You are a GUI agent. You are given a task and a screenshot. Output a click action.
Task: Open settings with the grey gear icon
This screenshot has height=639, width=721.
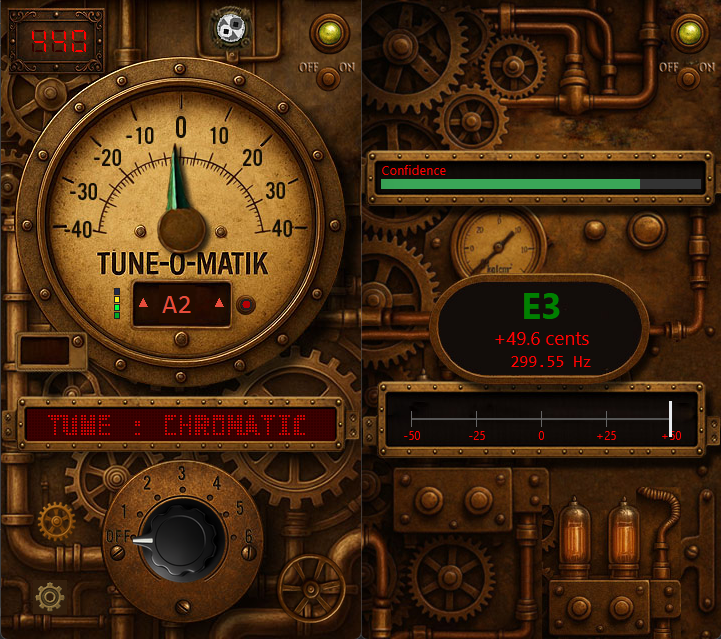pos(49,597)
